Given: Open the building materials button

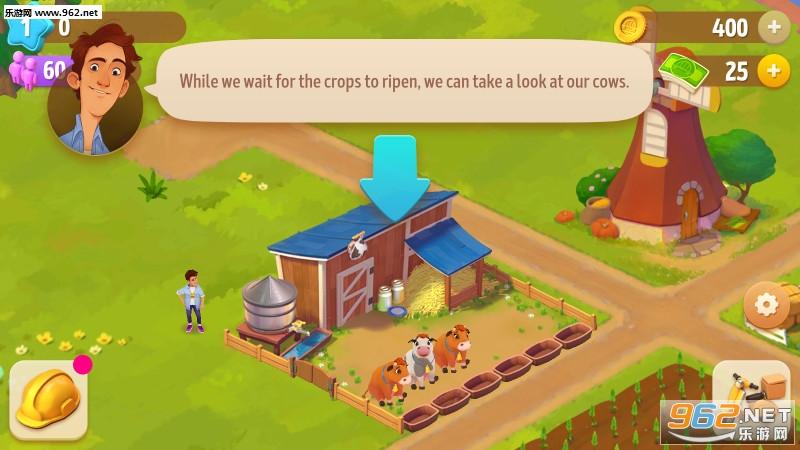Looking at the screenshot, I should pyautogui.click(x=752, y=393).
